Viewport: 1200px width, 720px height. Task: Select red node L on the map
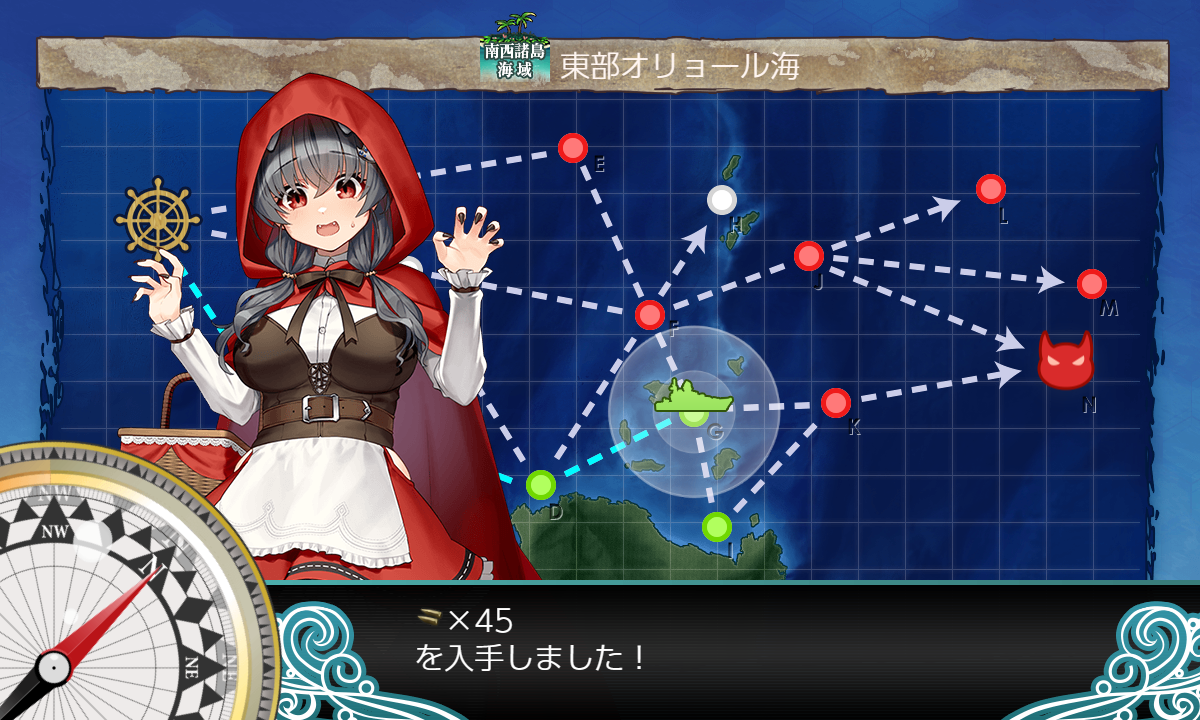coord(990,188)
